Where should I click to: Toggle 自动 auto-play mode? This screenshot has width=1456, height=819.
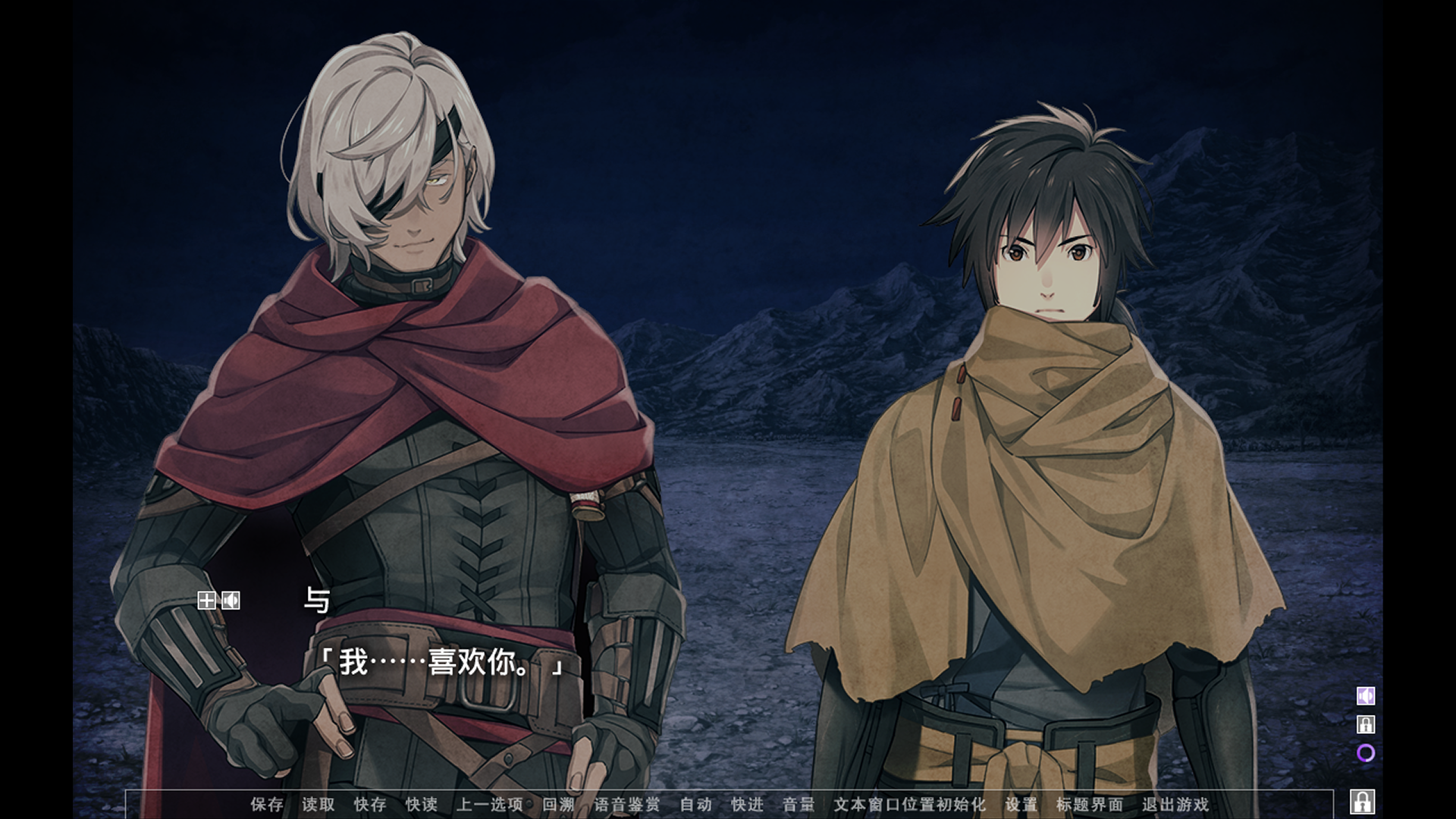pos(696,804)
